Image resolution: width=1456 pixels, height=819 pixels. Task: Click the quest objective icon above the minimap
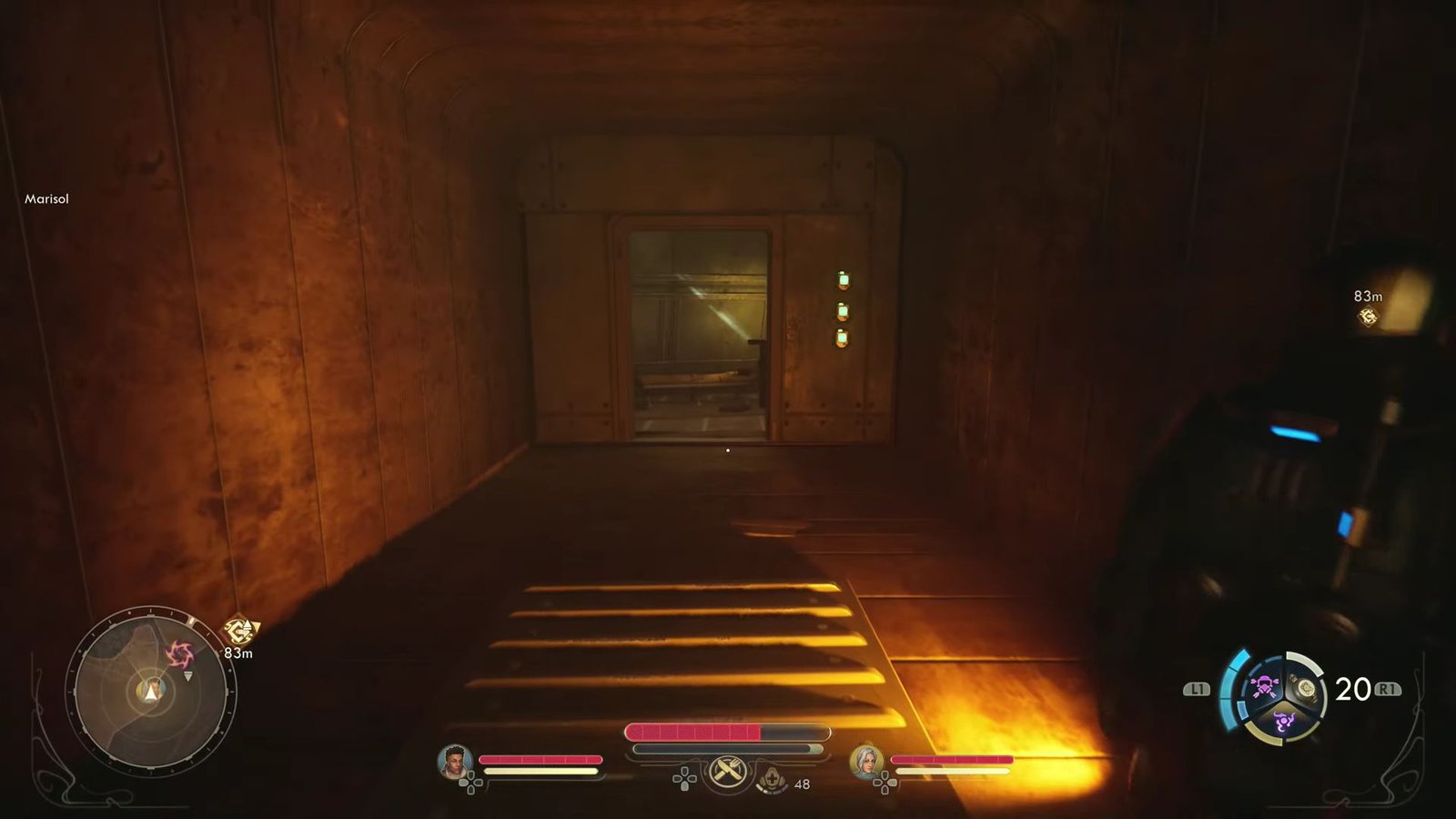(x=238, y=631)
